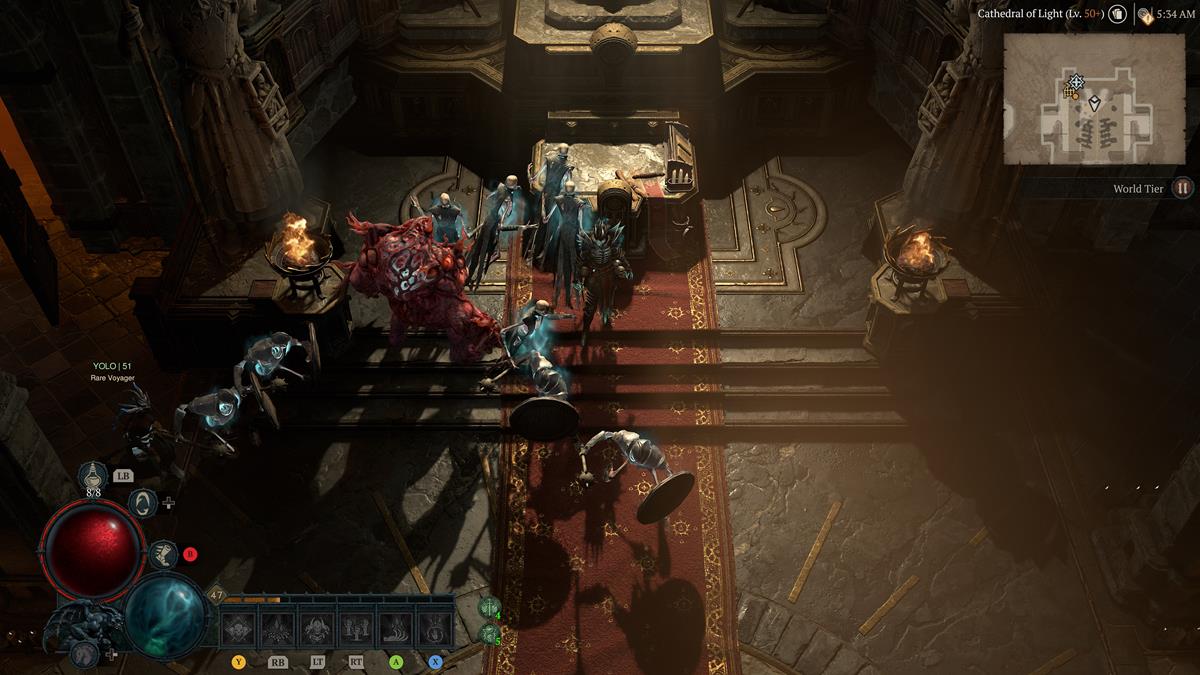Cast the armored skeleton figure skill
Image resolution: width=1200 pixels, height=675 pixels.
point(317,627)
